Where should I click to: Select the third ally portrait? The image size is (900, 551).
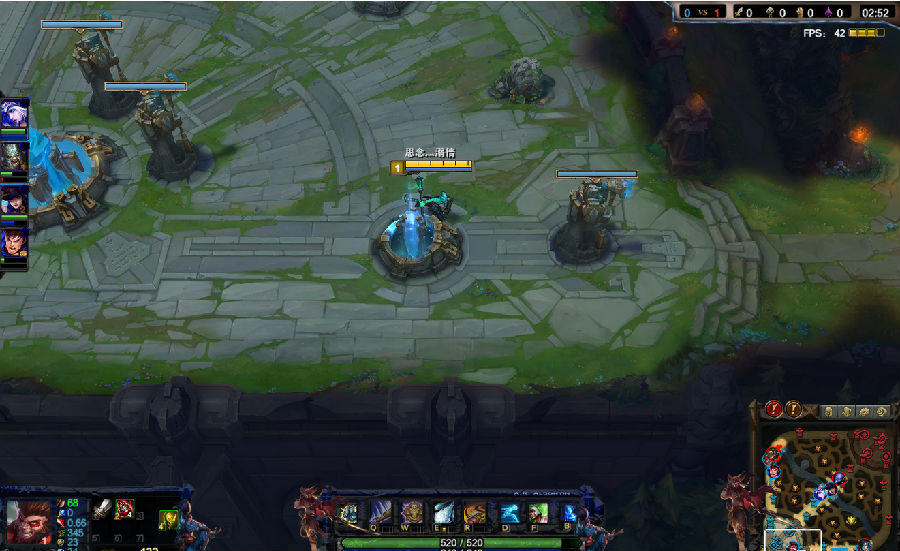[x=14, y=199]
